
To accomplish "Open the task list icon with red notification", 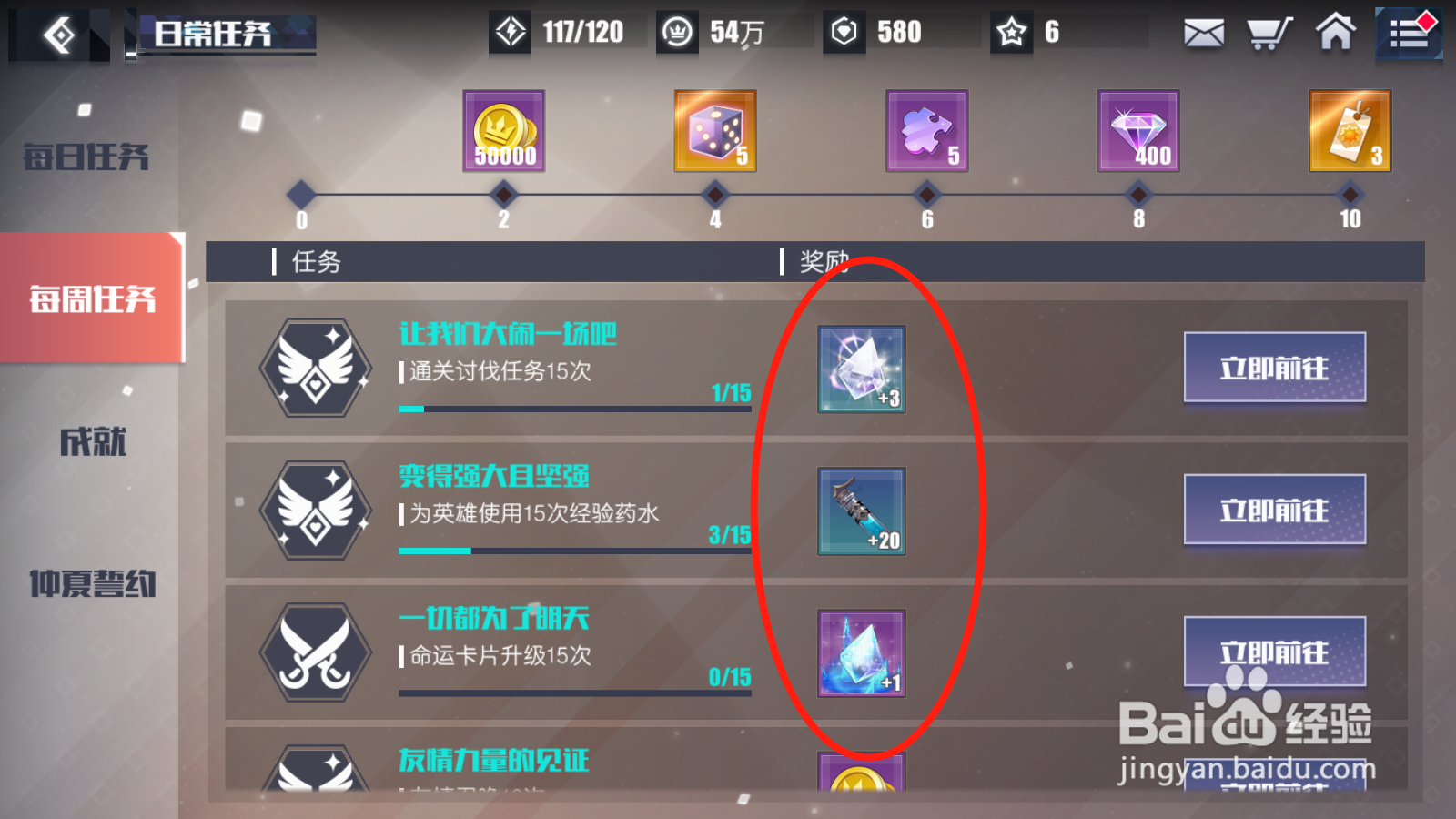I will [x=1409, y=33].
